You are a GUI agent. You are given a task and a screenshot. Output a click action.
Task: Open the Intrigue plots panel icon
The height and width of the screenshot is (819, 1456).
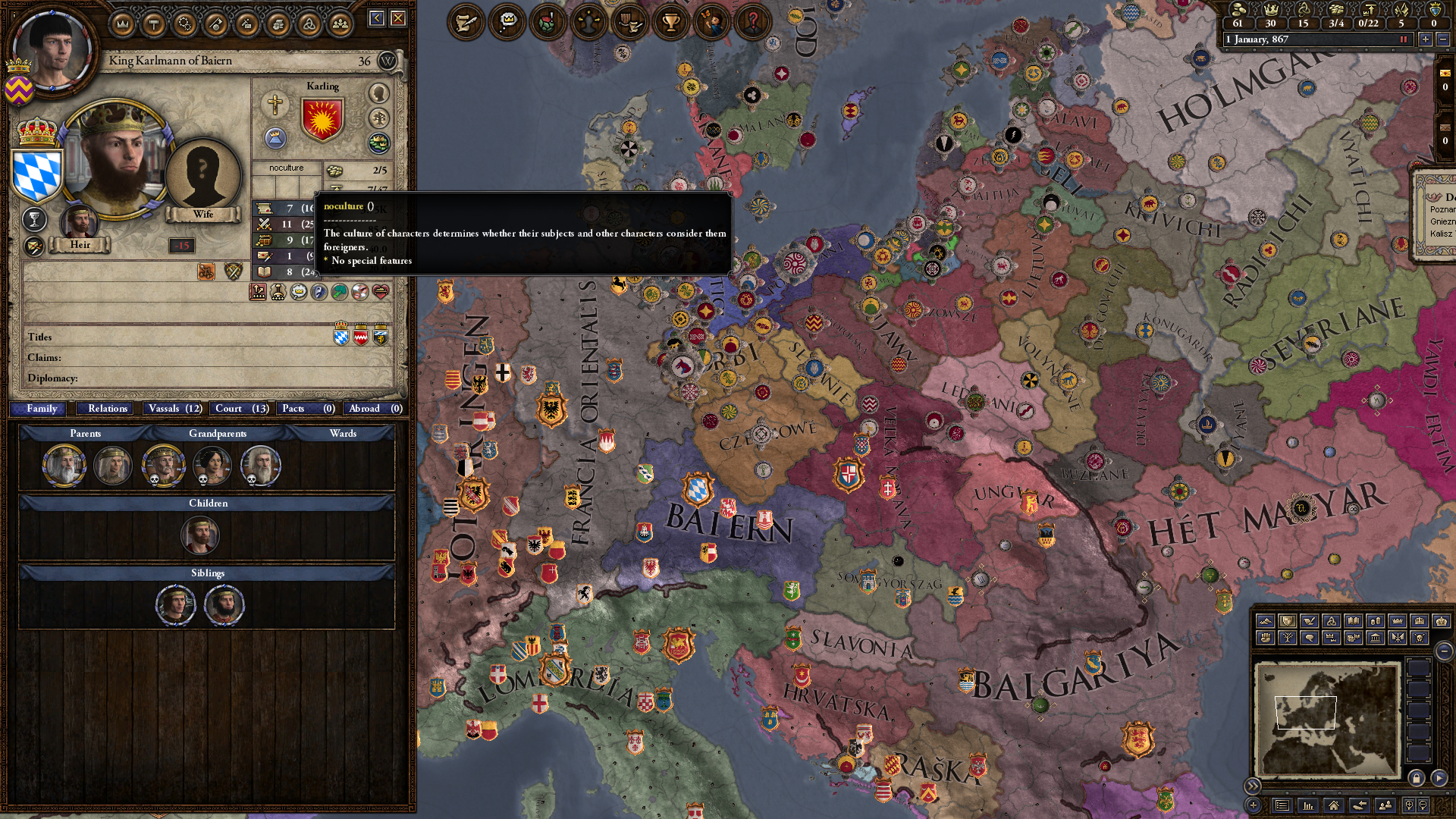246,23
